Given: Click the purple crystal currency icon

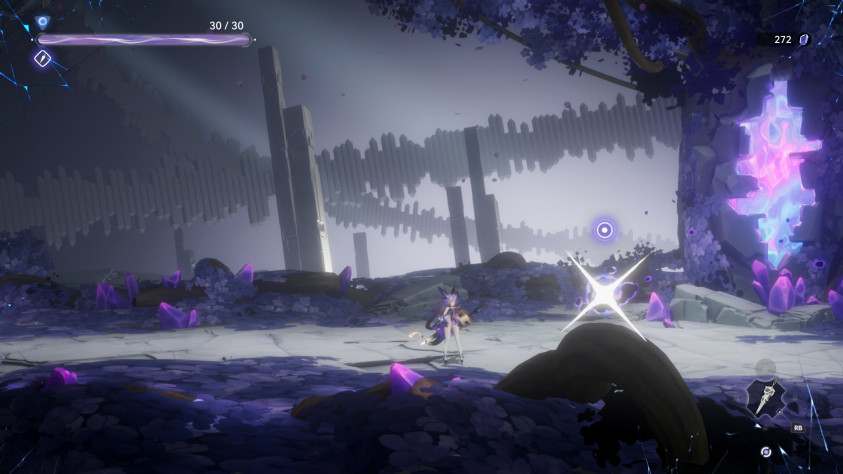Looking at the screenshot, I should tap(804, 39).
